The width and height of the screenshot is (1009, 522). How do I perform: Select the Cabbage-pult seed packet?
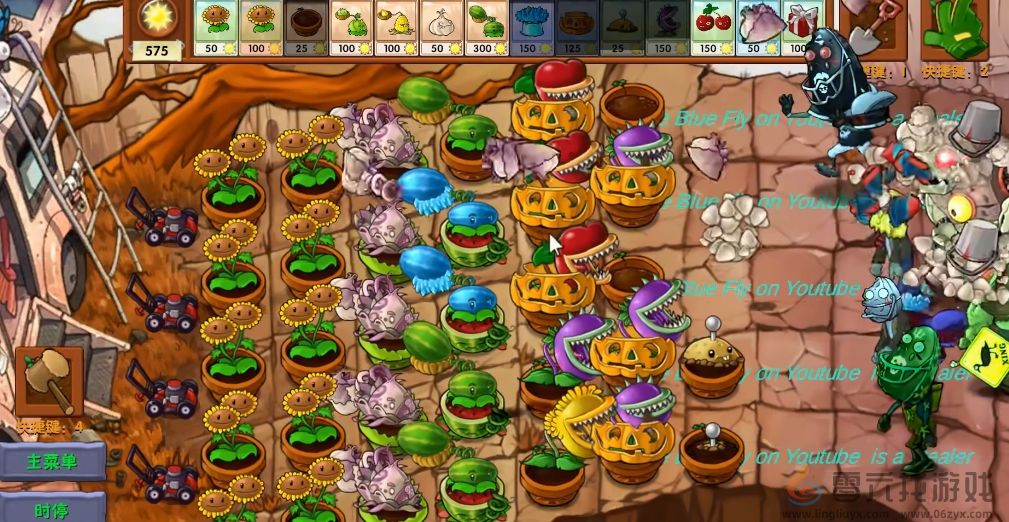[351, 27]
